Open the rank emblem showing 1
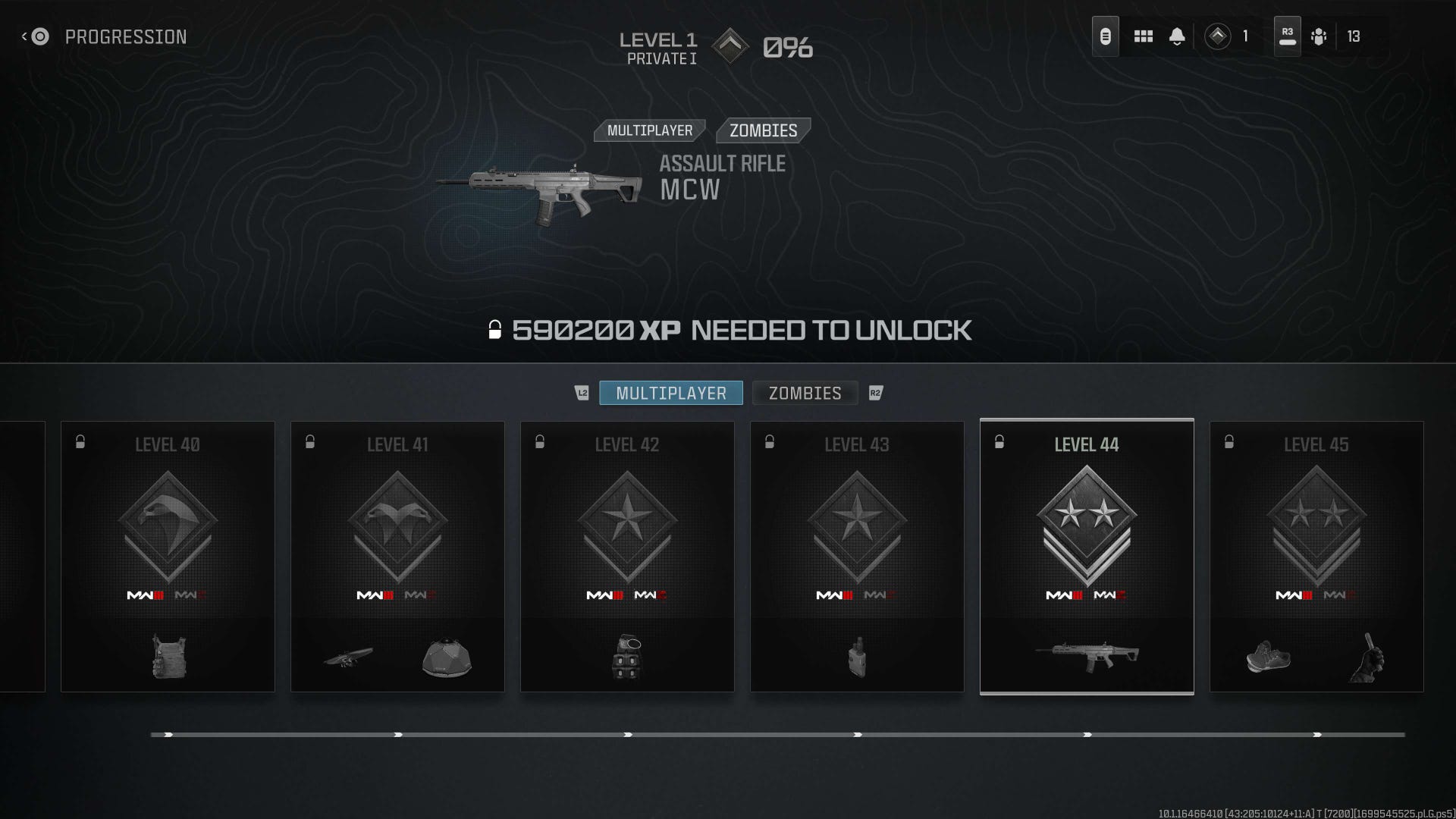 [x=1219, y=36]
